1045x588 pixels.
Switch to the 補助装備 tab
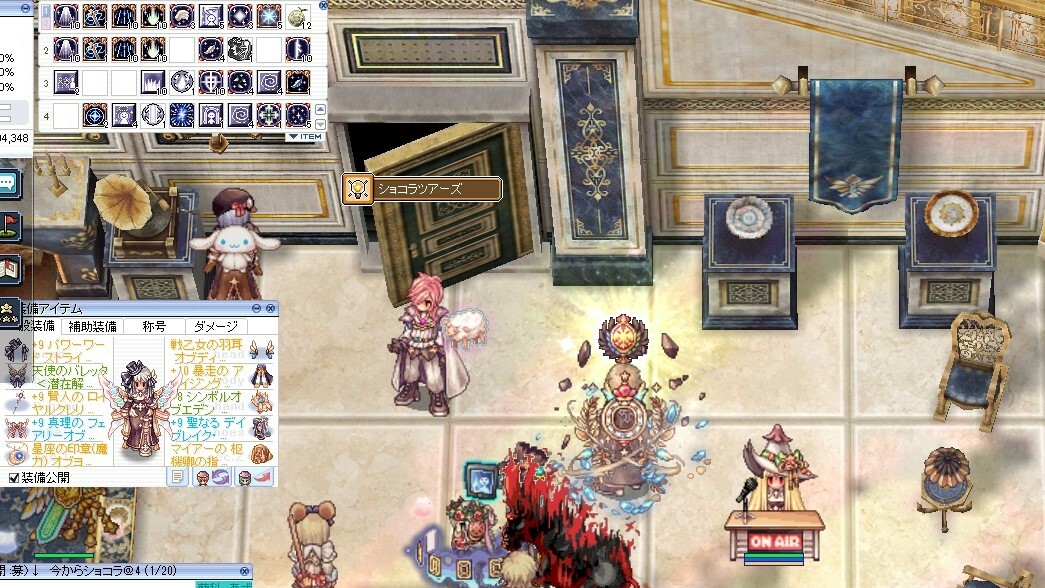pyautogui.click(x=92, y=326)
